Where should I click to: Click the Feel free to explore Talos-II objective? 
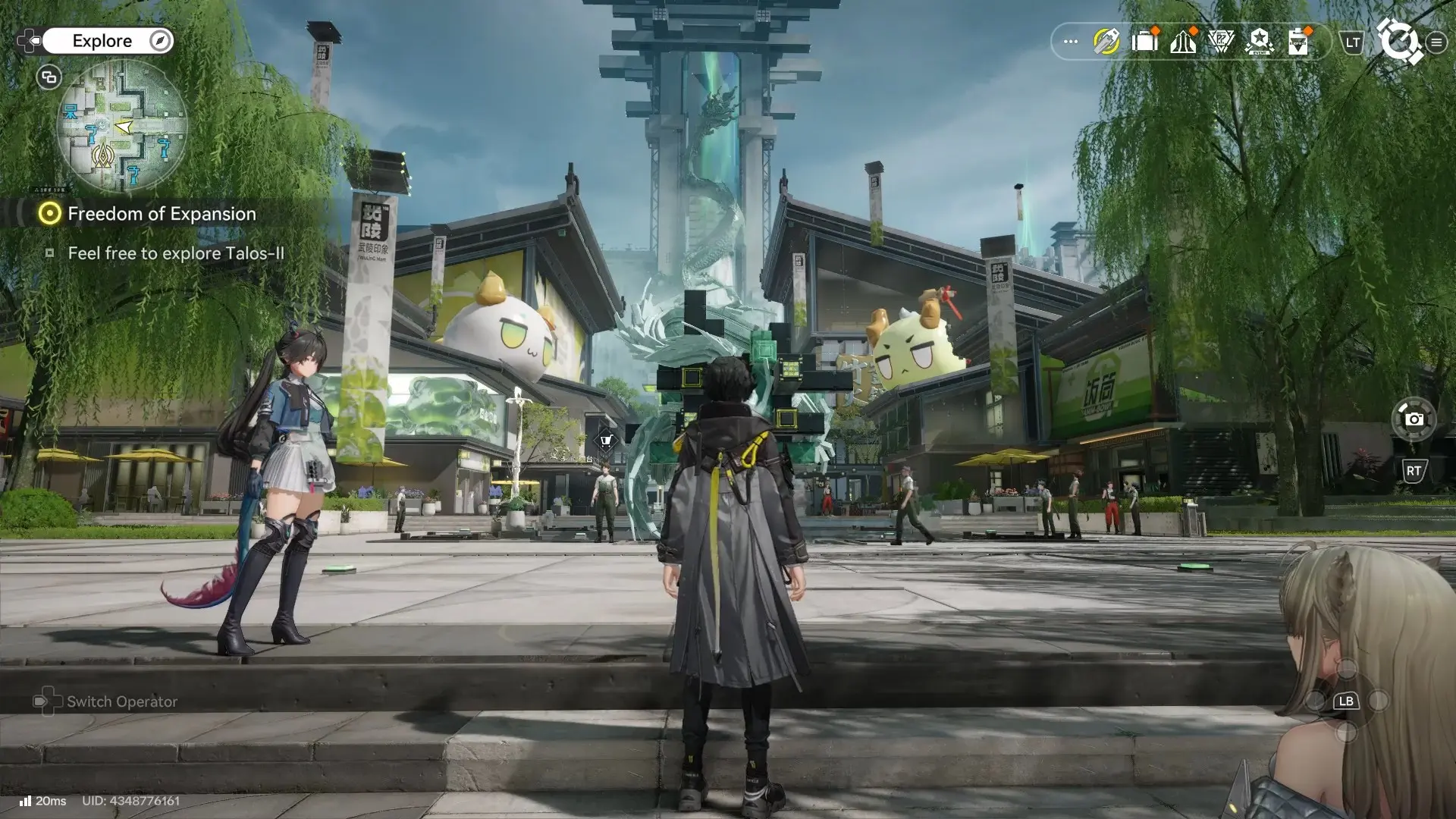point(176,253)
